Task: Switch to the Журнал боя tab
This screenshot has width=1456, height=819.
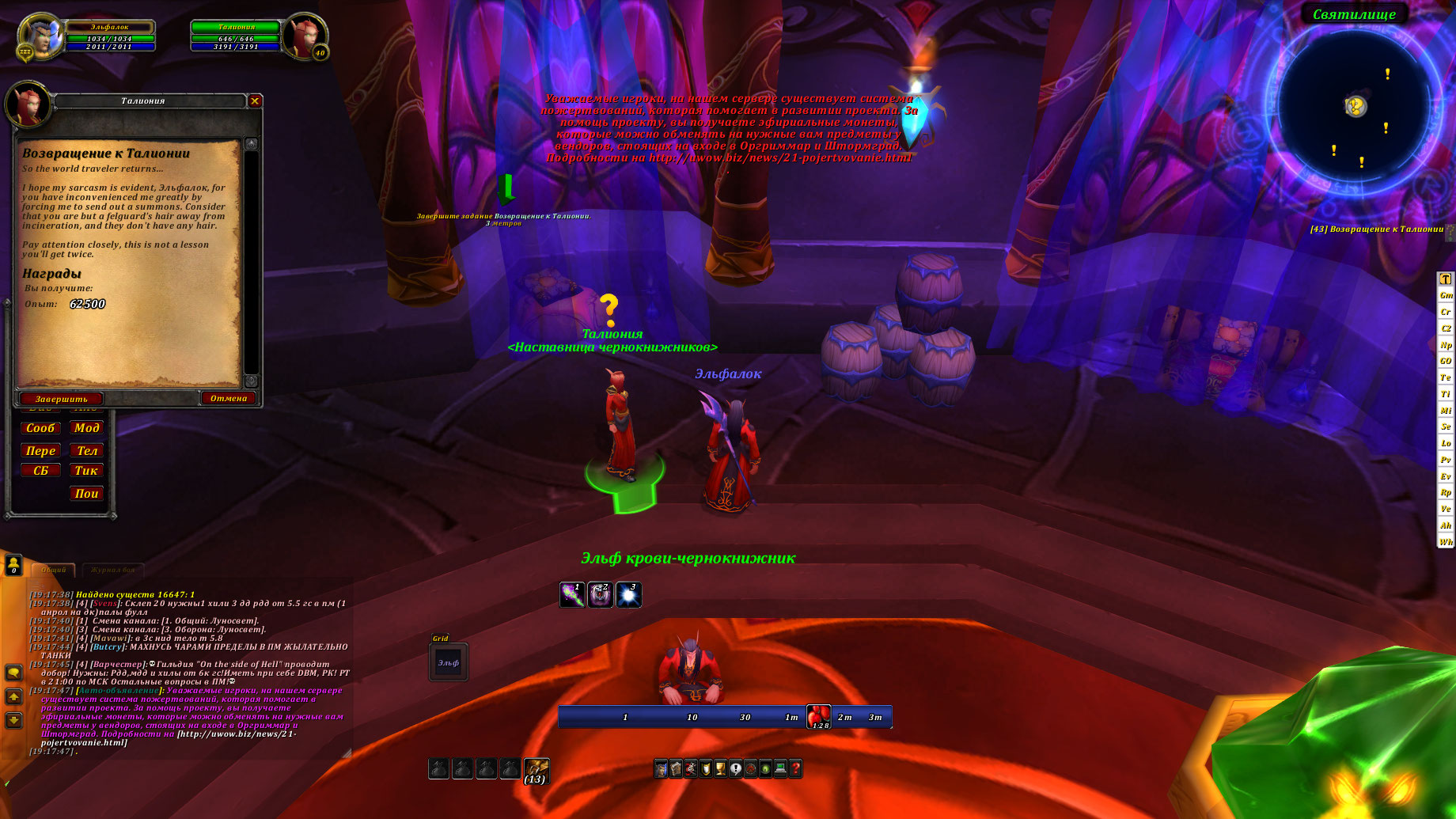Action: pyautogui.click(x=112, y=570)
